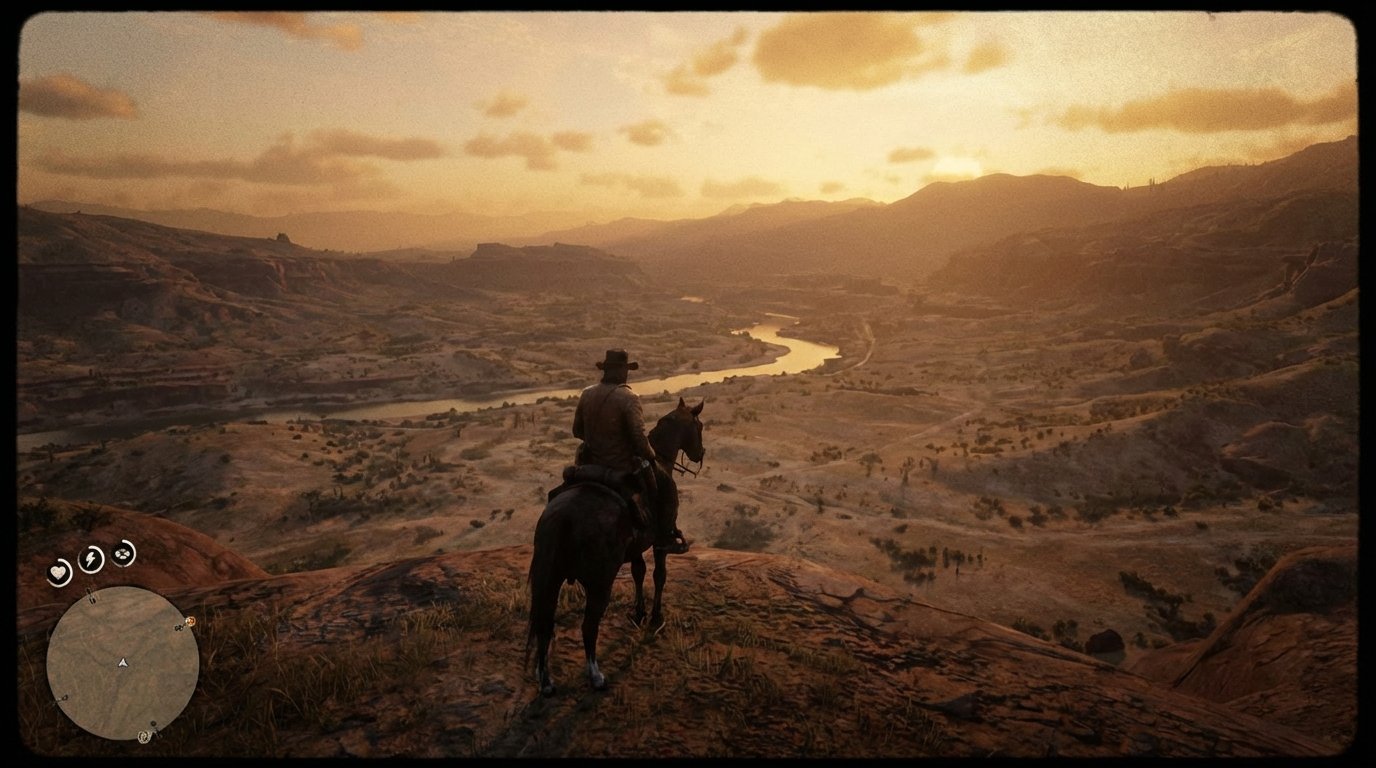The image size is (1376, 768).
Task: Click the small marker on the minimap's left edge
Action: (x=64, y=697)
